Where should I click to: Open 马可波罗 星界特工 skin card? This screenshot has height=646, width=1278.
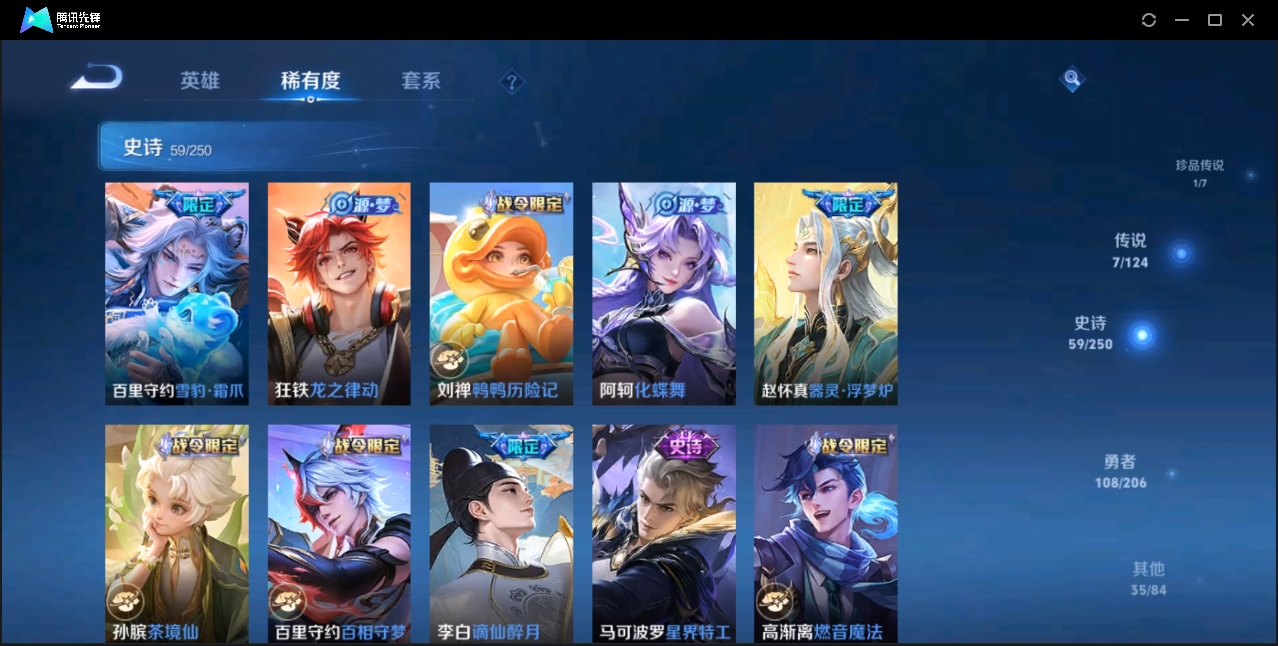point(663,533)
